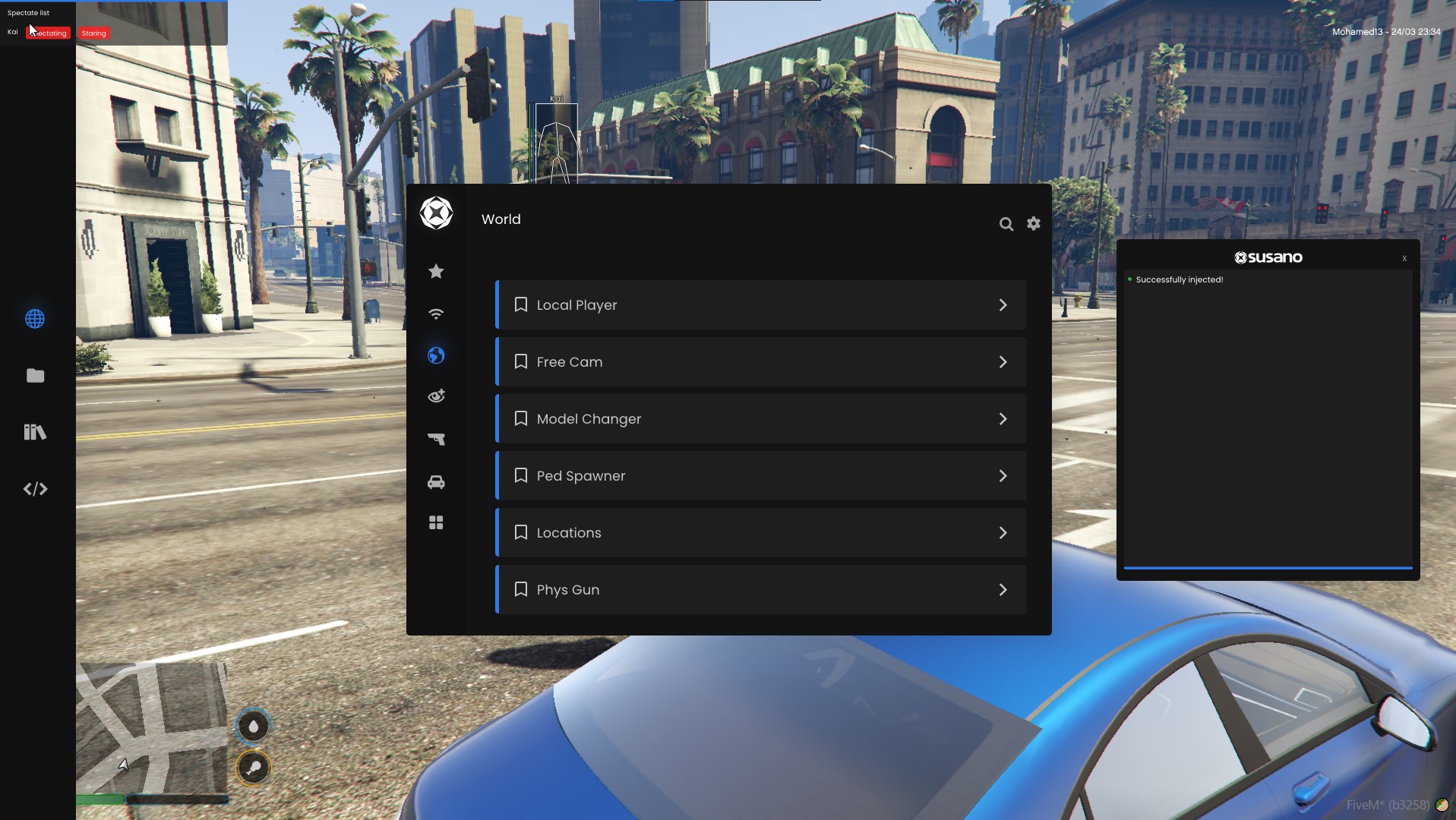Open the Phys Gun settings
1456x820 pixels.
pyautogui.click(x=760, y=590)
